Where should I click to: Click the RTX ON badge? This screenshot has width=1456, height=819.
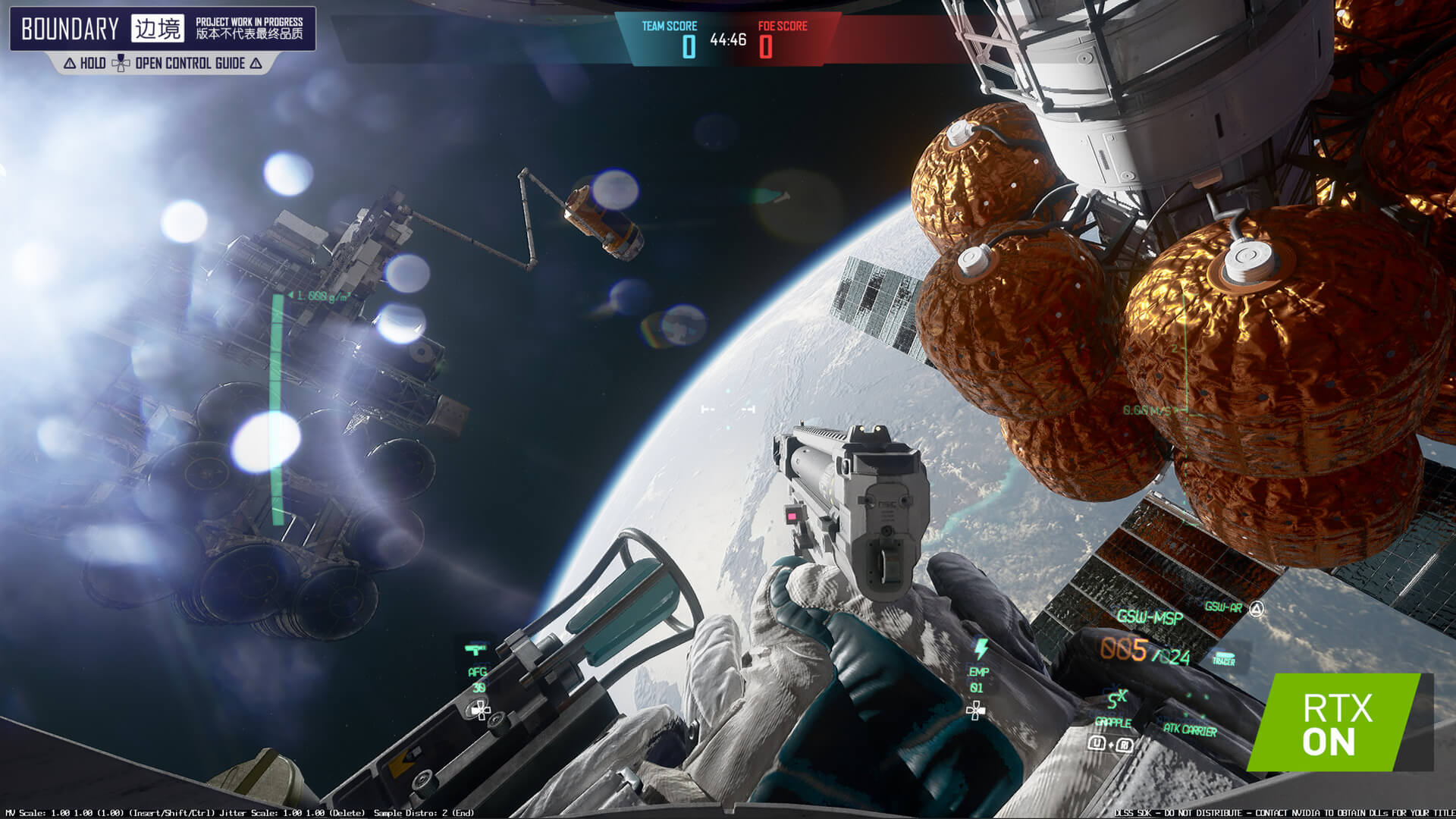click(x=1338, y=723)
